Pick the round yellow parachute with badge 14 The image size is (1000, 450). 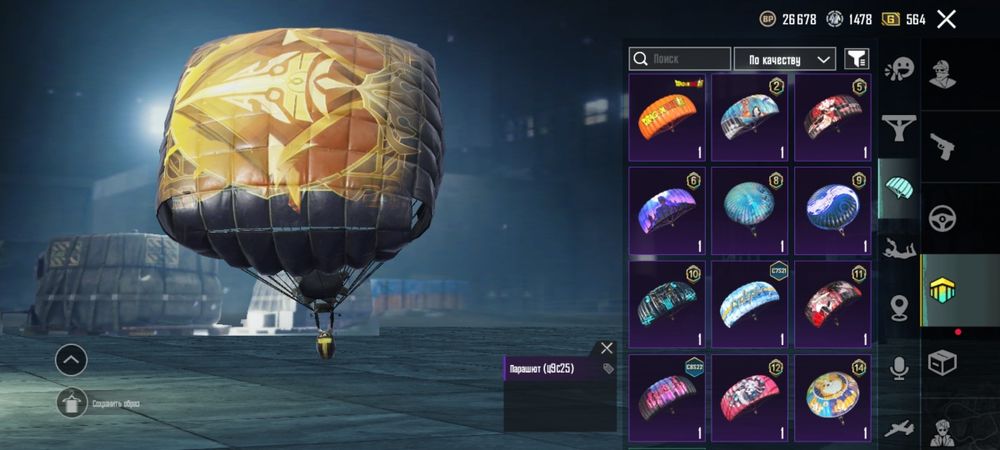click(834, 397)
